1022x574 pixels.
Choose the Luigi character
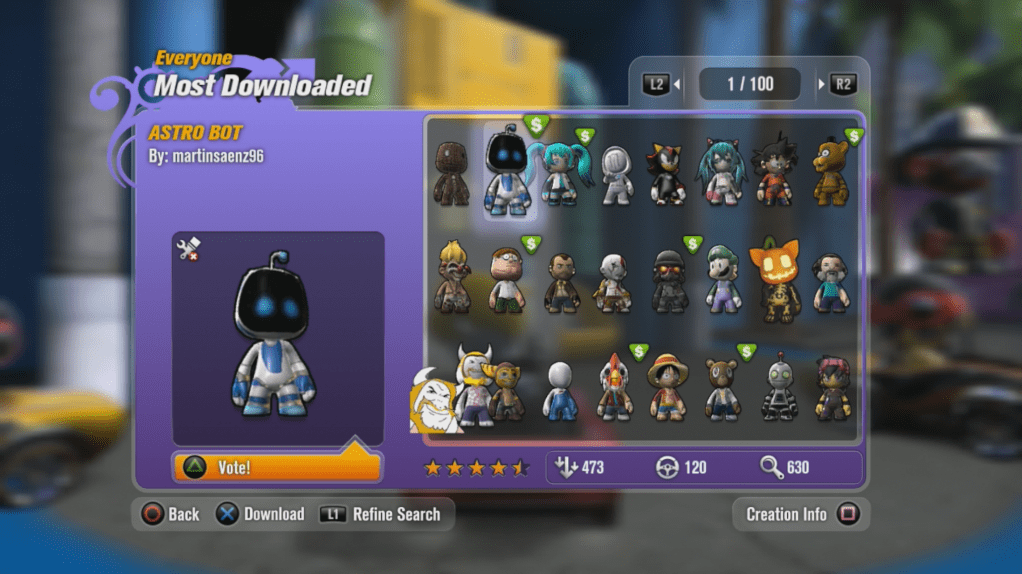723,281
